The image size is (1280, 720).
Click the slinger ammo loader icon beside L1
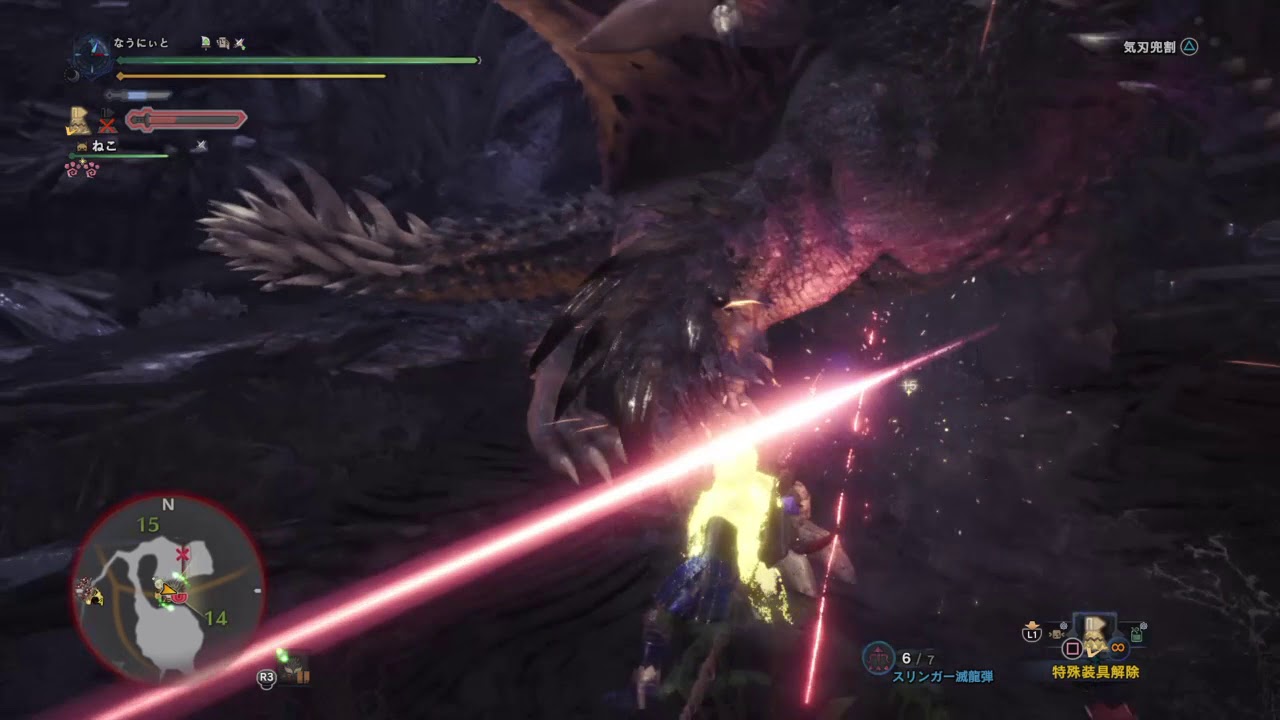(x=1056, y=634)
